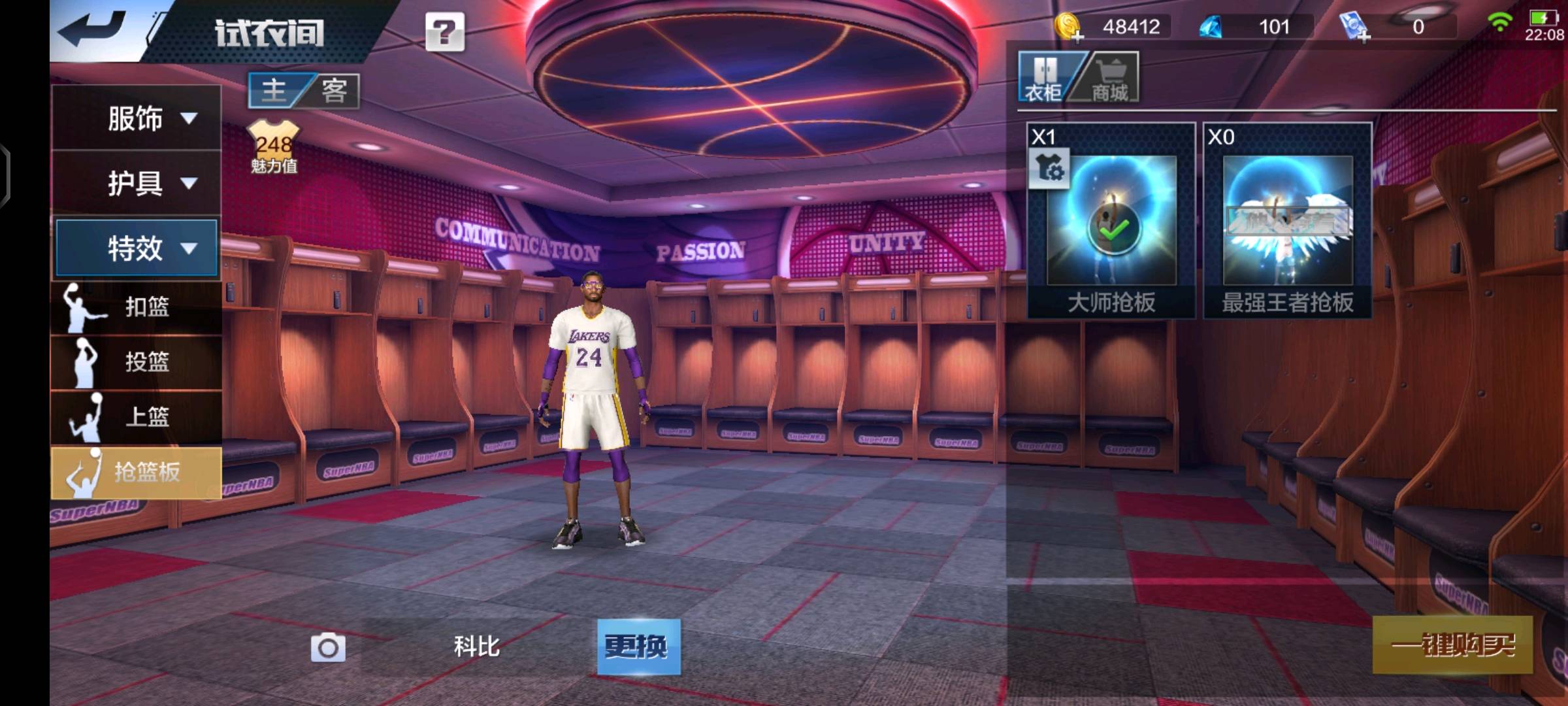Add gold coins via the coin icon
Screen dimensions: 1568x706
coord(1068,27)
